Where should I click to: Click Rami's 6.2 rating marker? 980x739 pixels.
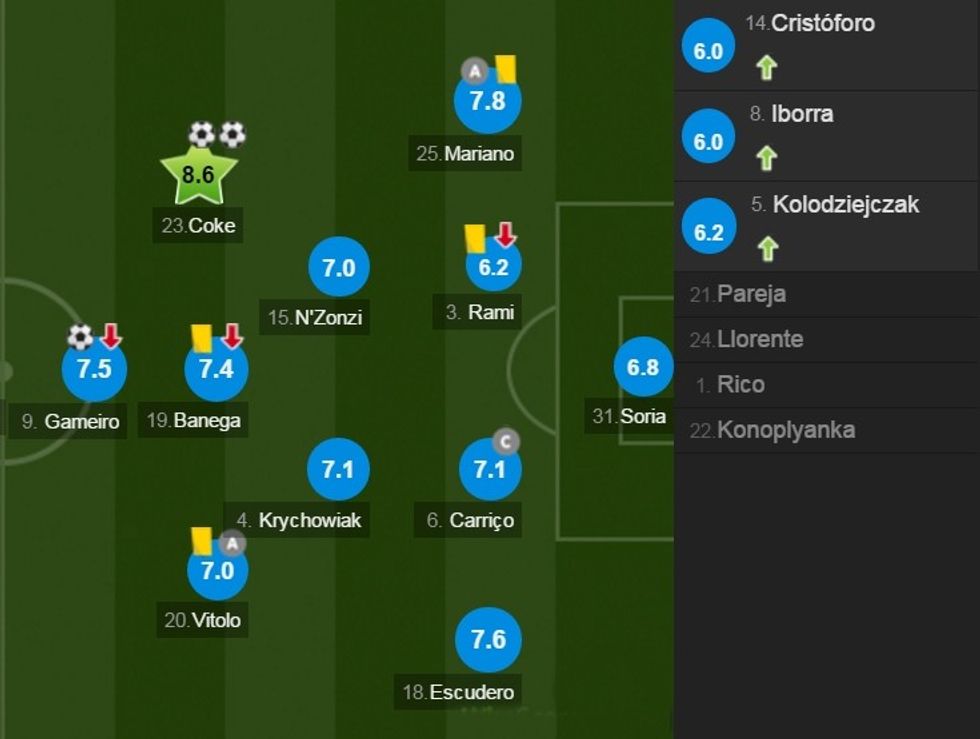(x=494, y=267)
